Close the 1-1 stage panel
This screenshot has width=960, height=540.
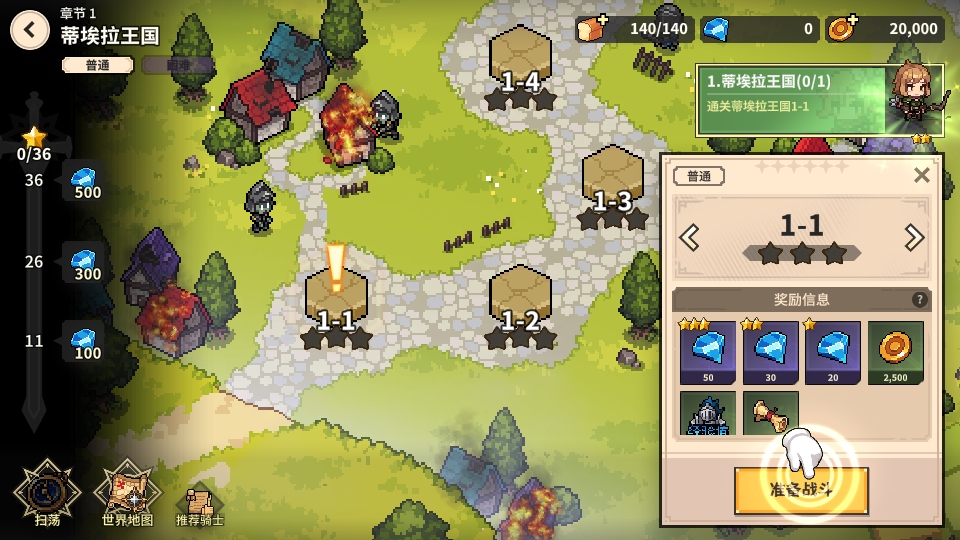click(921, 175)
